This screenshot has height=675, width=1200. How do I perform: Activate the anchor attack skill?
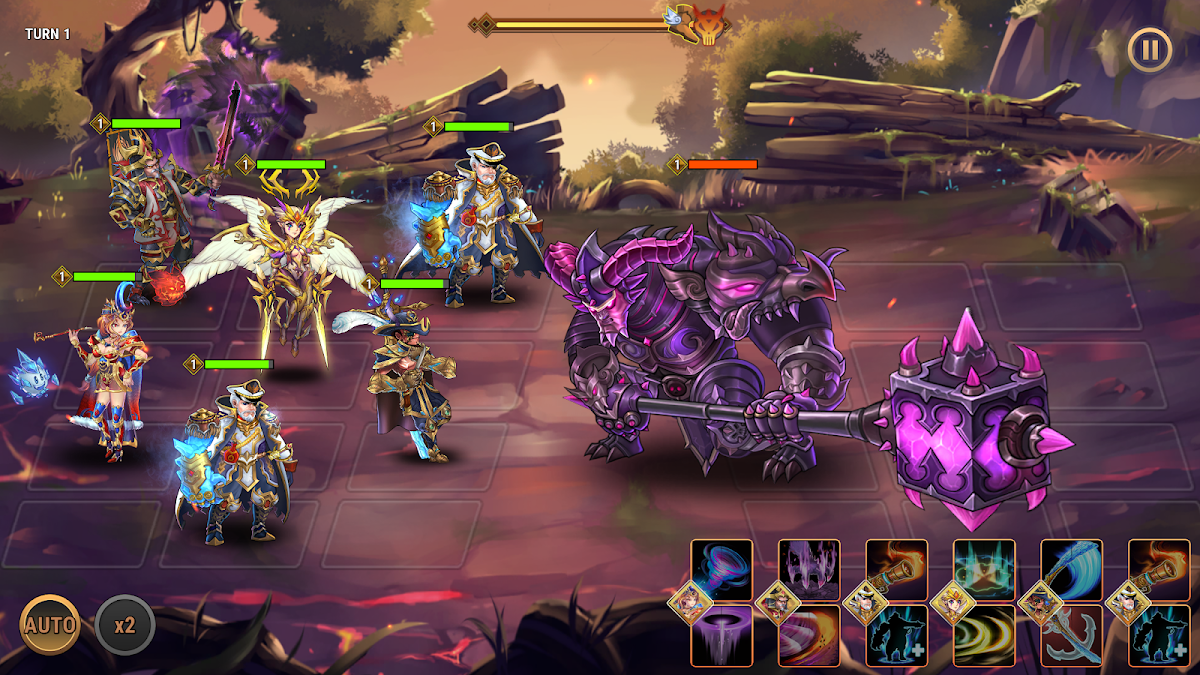tap(1072, 636)
